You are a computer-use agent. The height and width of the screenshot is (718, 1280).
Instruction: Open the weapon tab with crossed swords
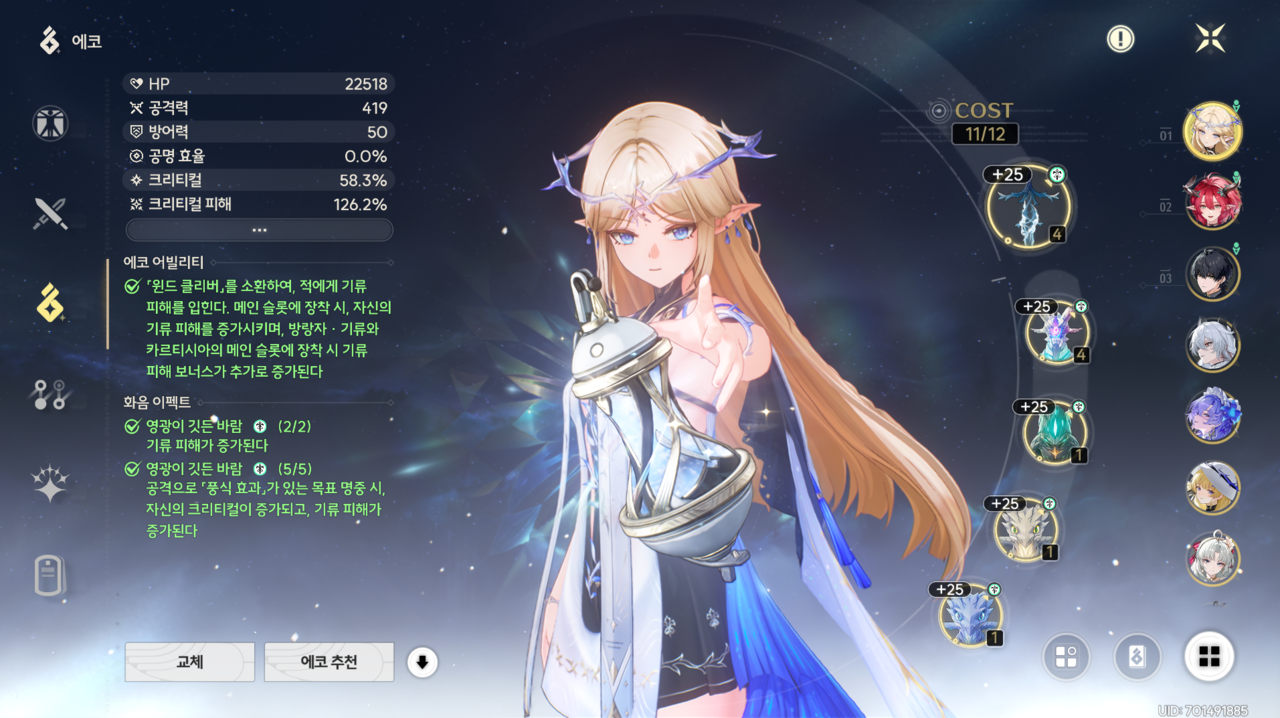pos(50,213)
